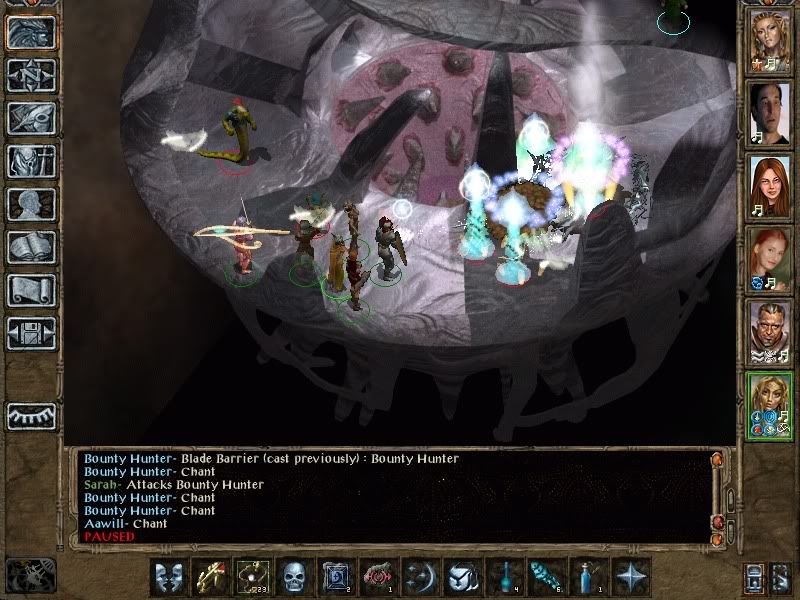Open the area map with the compass button
Image resolution: width=800 pixels, height=600 pixels.
[x=31, y=74]
